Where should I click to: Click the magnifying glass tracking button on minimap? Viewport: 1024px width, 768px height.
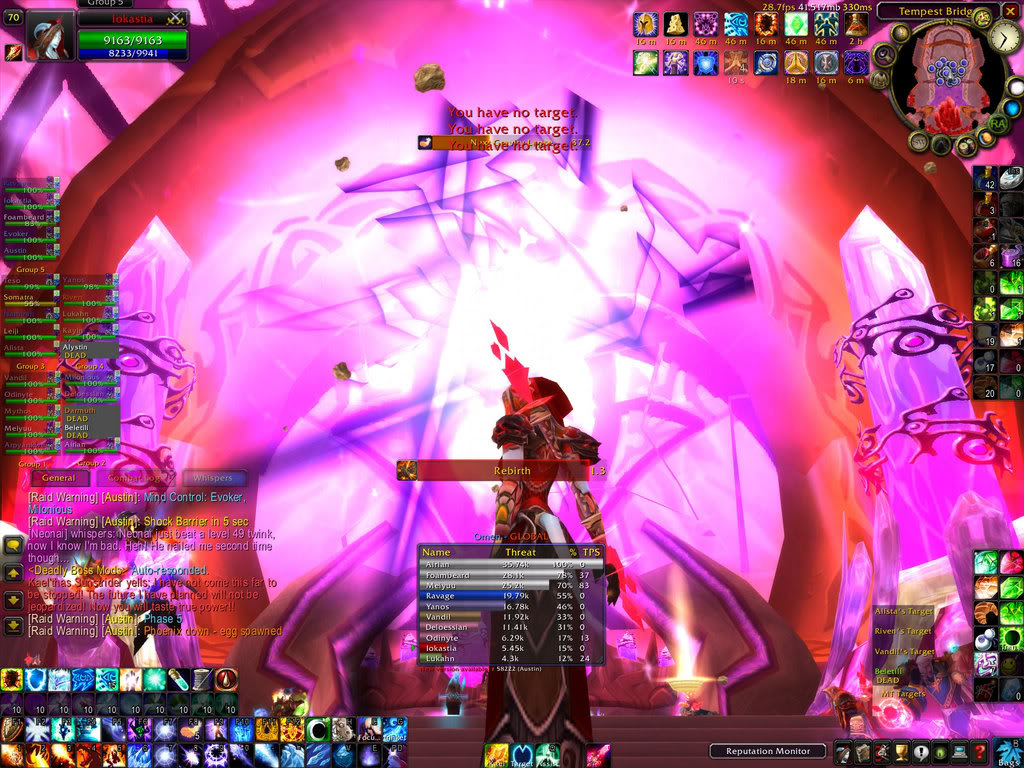(884, 54)
